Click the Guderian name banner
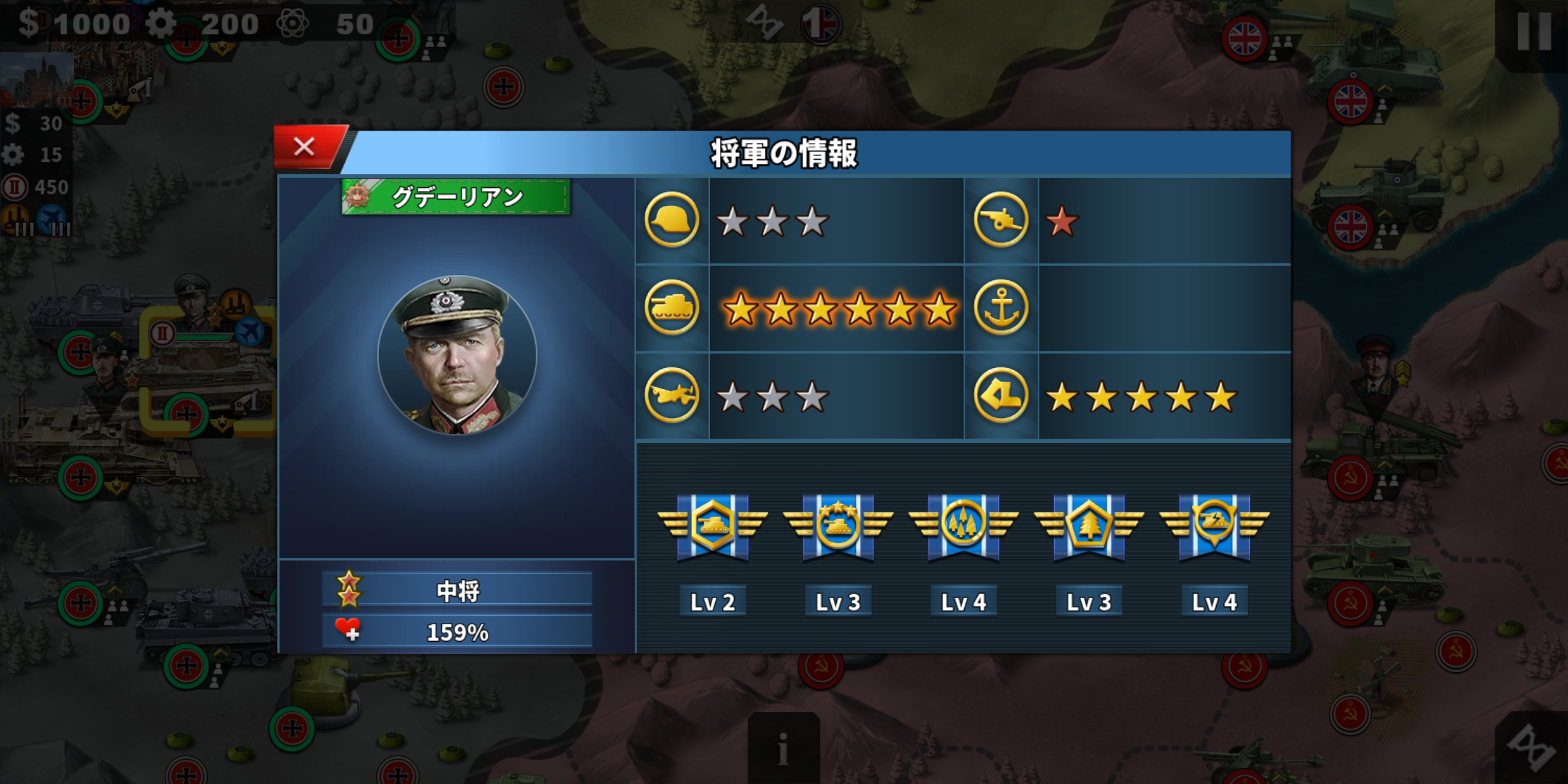 coord(456,197)
